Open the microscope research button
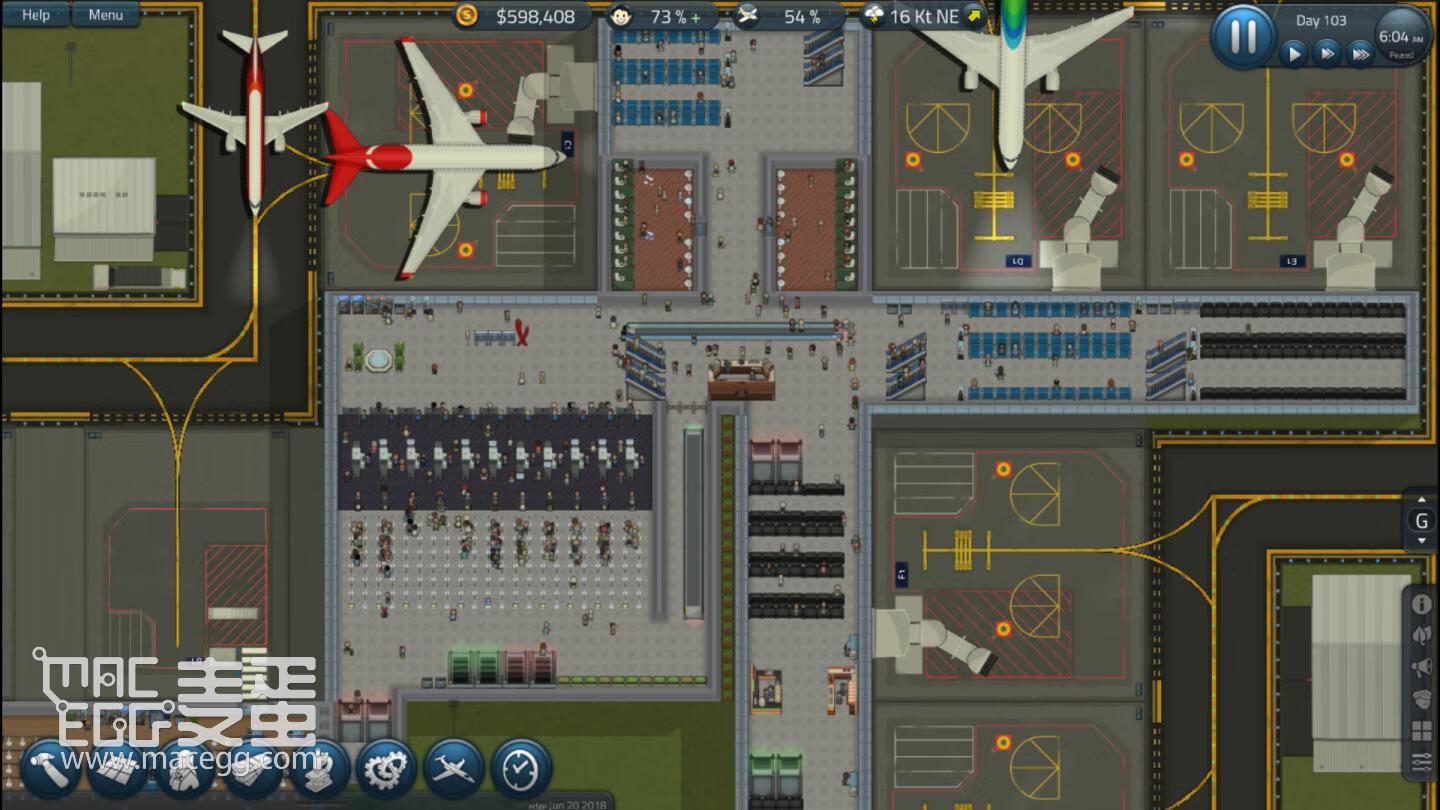The width and height of the screenshot is (1440, 810). [319, 769]
